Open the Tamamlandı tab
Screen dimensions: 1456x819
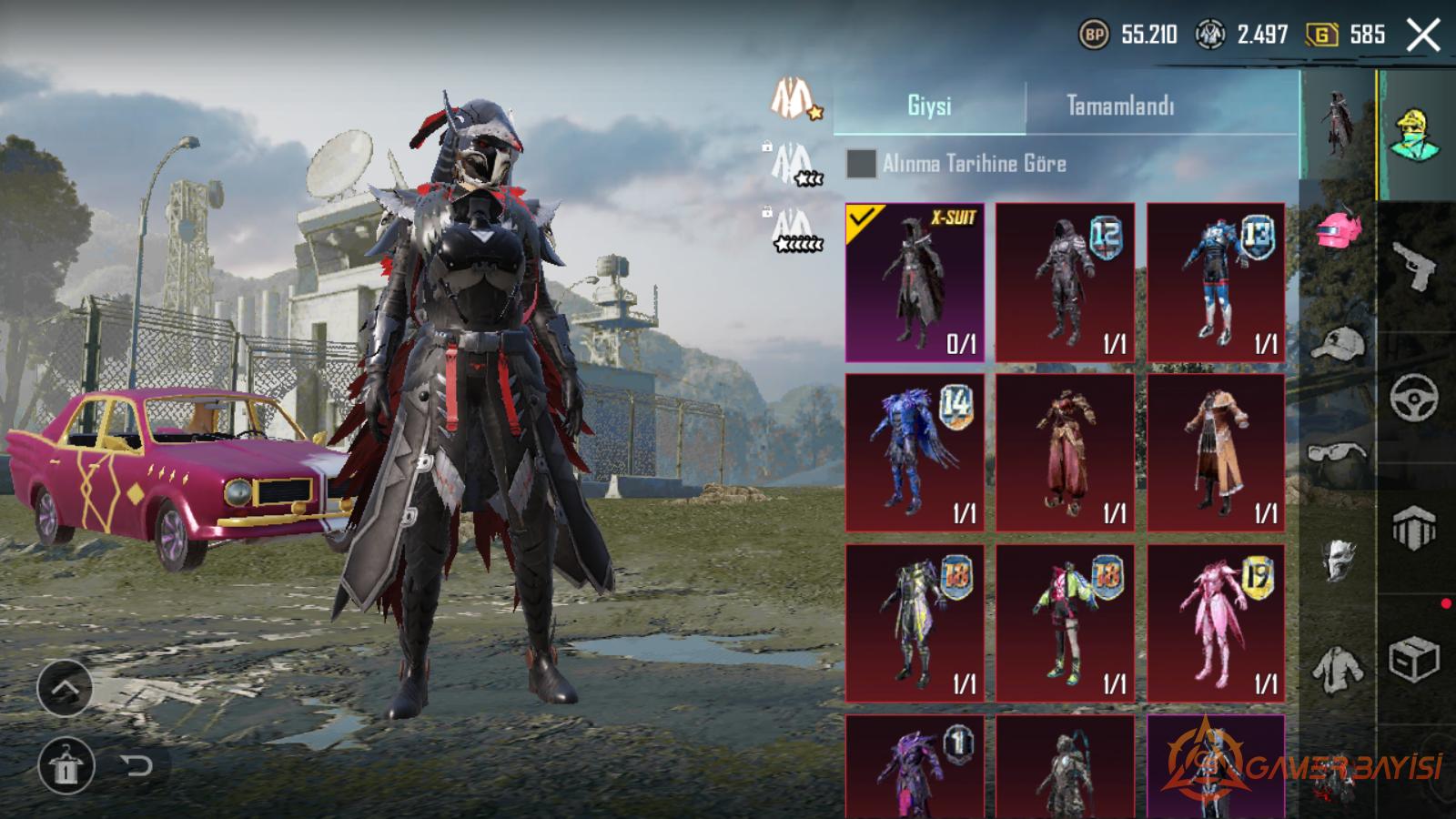coord(1120,106)
